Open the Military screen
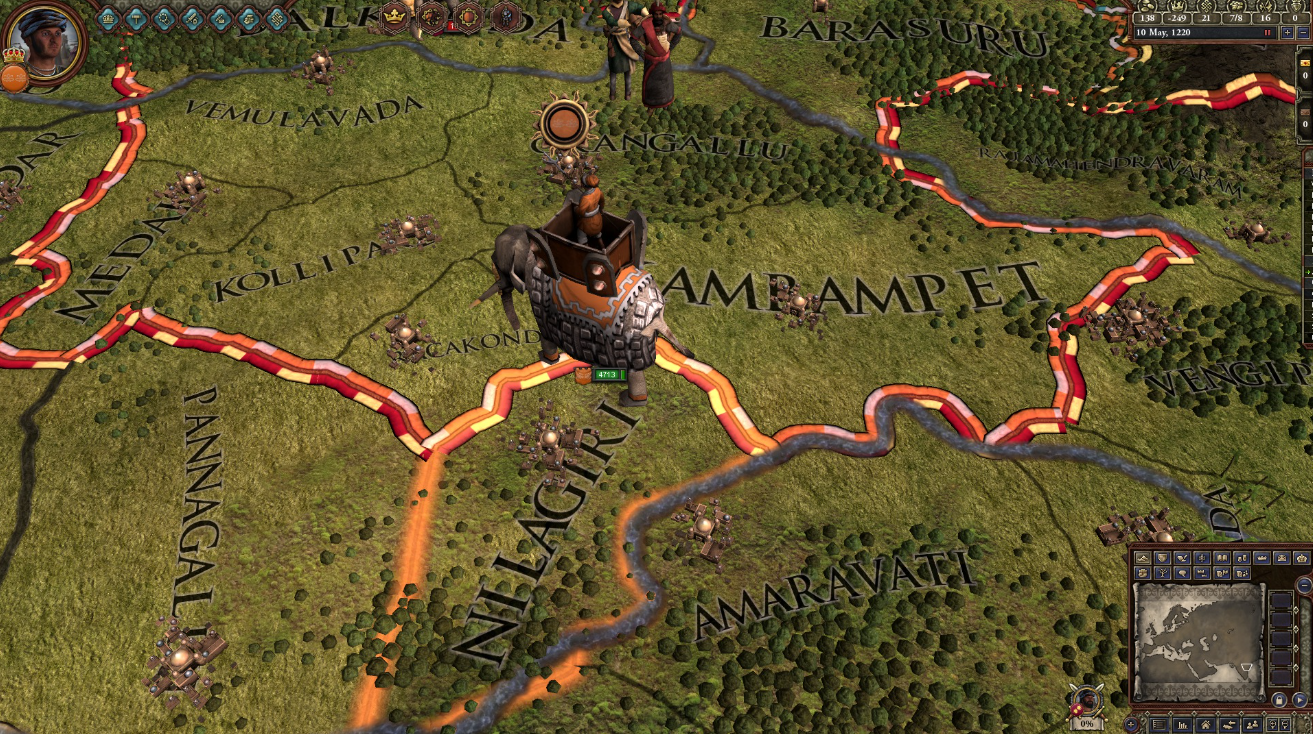The image size is (1313, 734). [193, 19]
